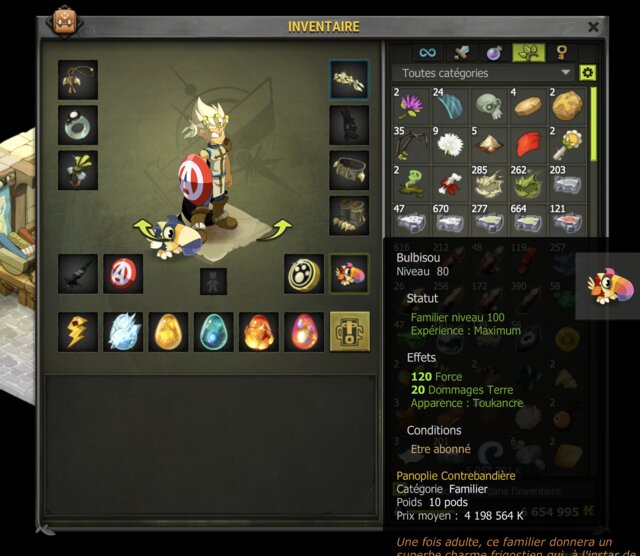Open the inventory settings gear
Screen dimensions: 640x556
click(588, 73)
